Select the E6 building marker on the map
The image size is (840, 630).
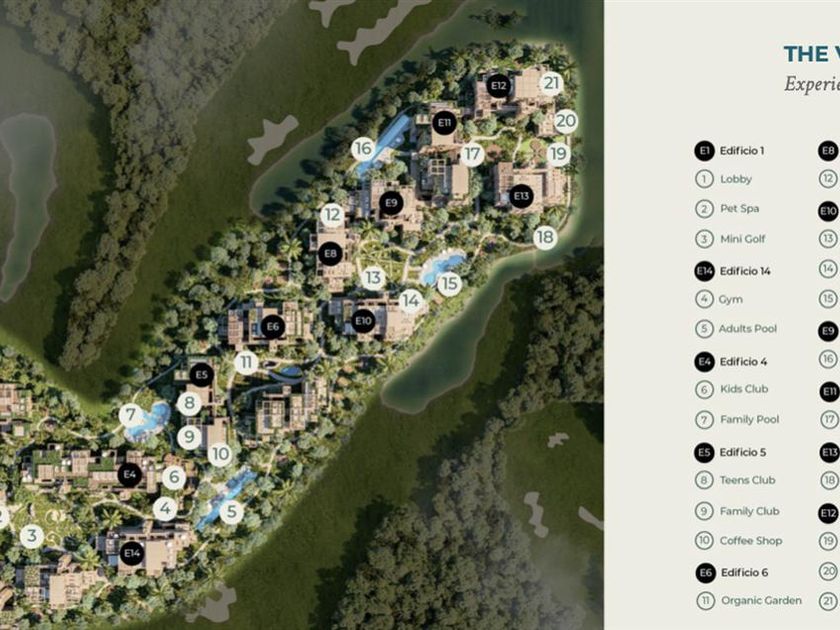[x=273, y=326]
